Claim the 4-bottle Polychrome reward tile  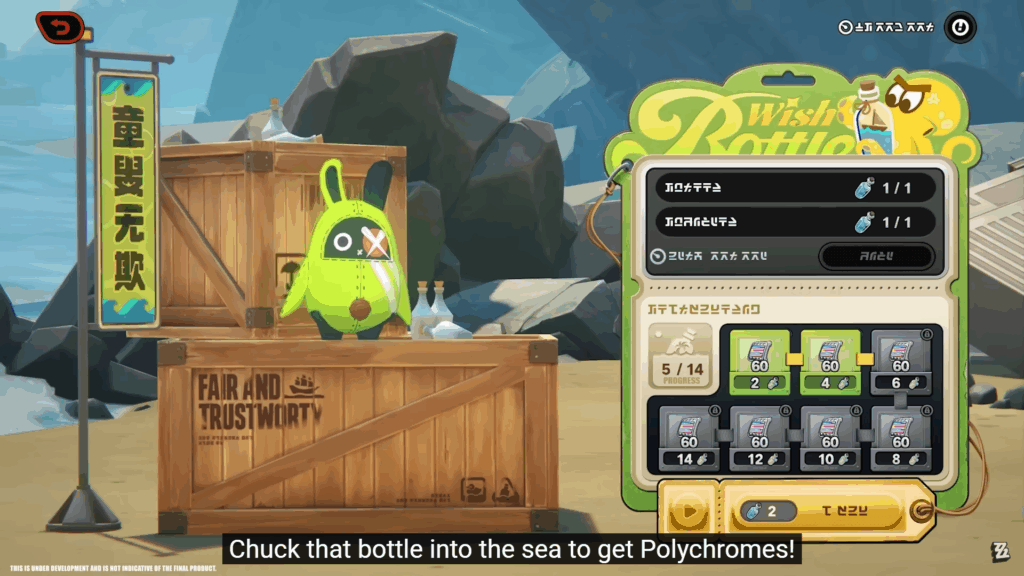click(829, 361)
